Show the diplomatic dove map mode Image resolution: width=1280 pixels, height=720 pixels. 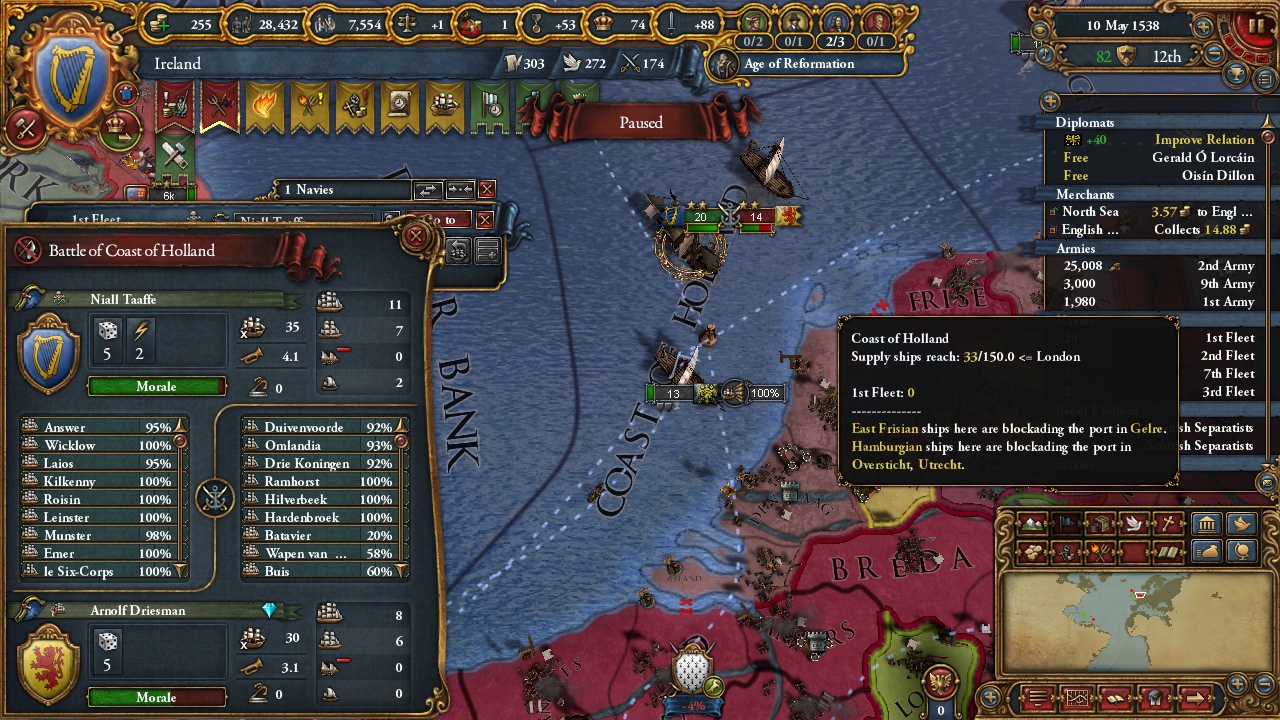pyautogui.click(x=1133, y=524)
